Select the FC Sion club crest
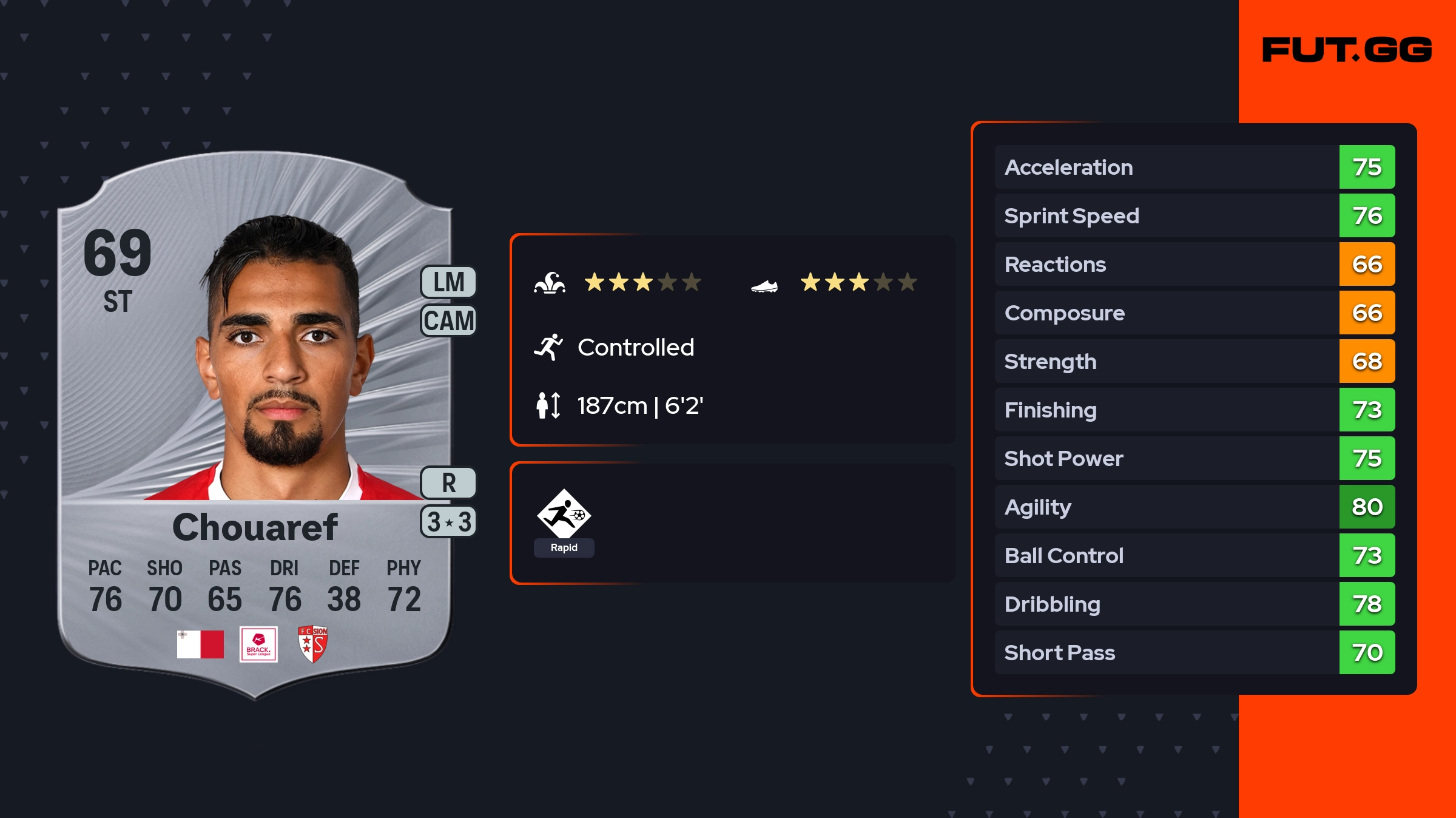This screenshot has height=818, width=1456. click(313, 644)
